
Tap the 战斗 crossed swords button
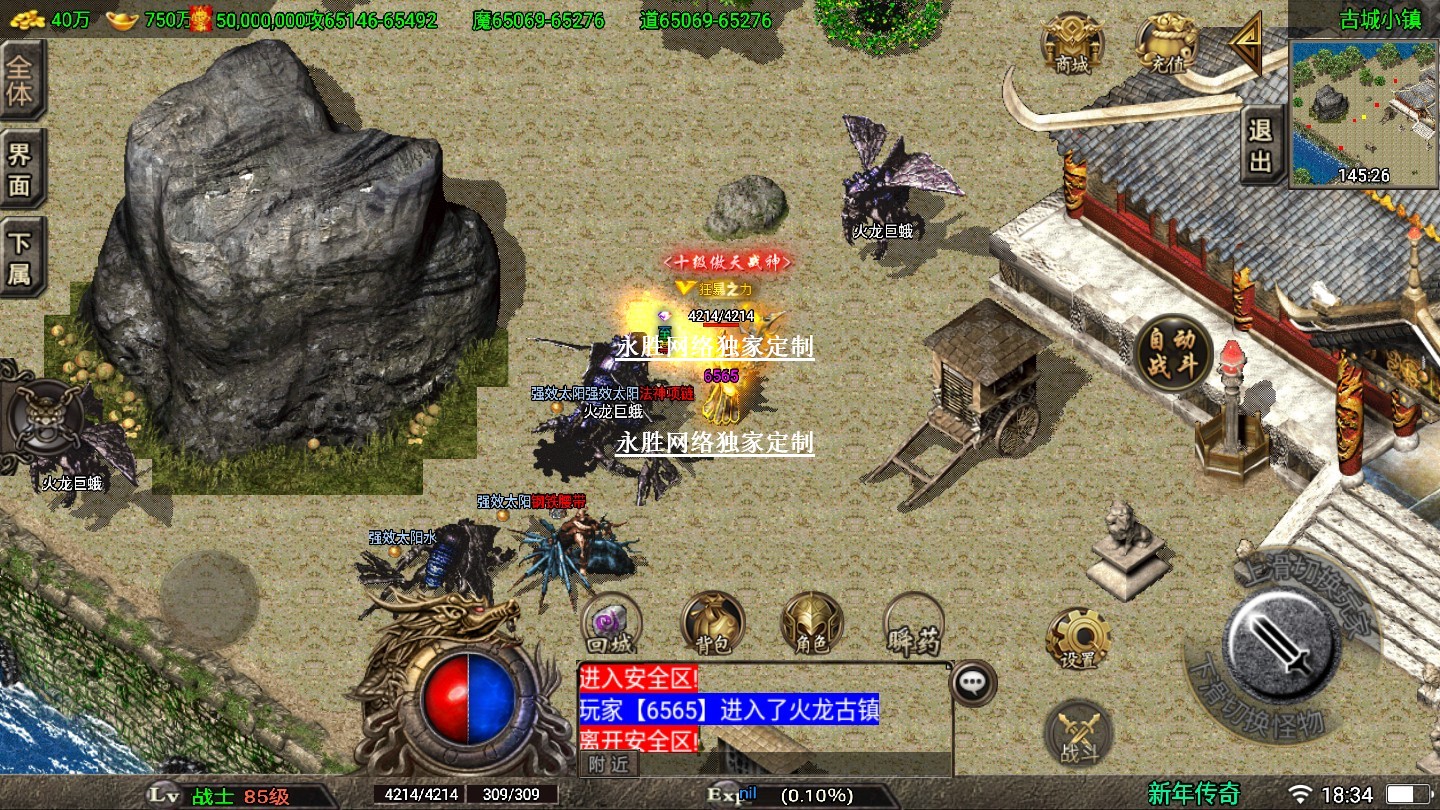(1078, 733)
